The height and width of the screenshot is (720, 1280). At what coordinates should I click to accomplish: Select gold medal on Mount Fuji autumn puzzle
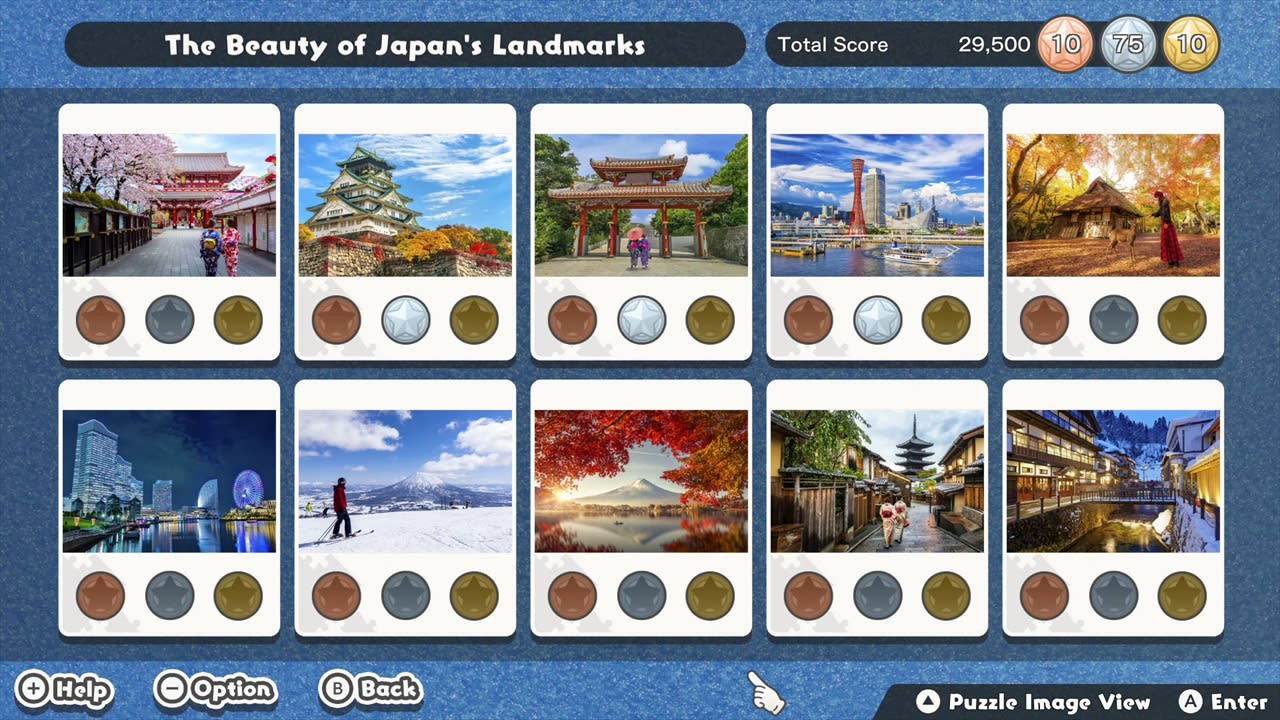[709, 595]
